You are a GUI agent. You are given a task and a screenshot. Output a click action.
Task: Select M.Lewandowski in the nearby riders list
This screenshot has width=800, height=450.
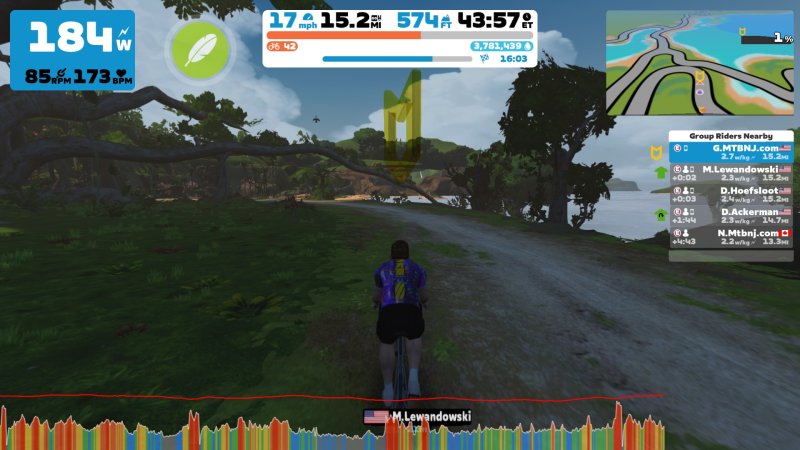tap(730, 173)
